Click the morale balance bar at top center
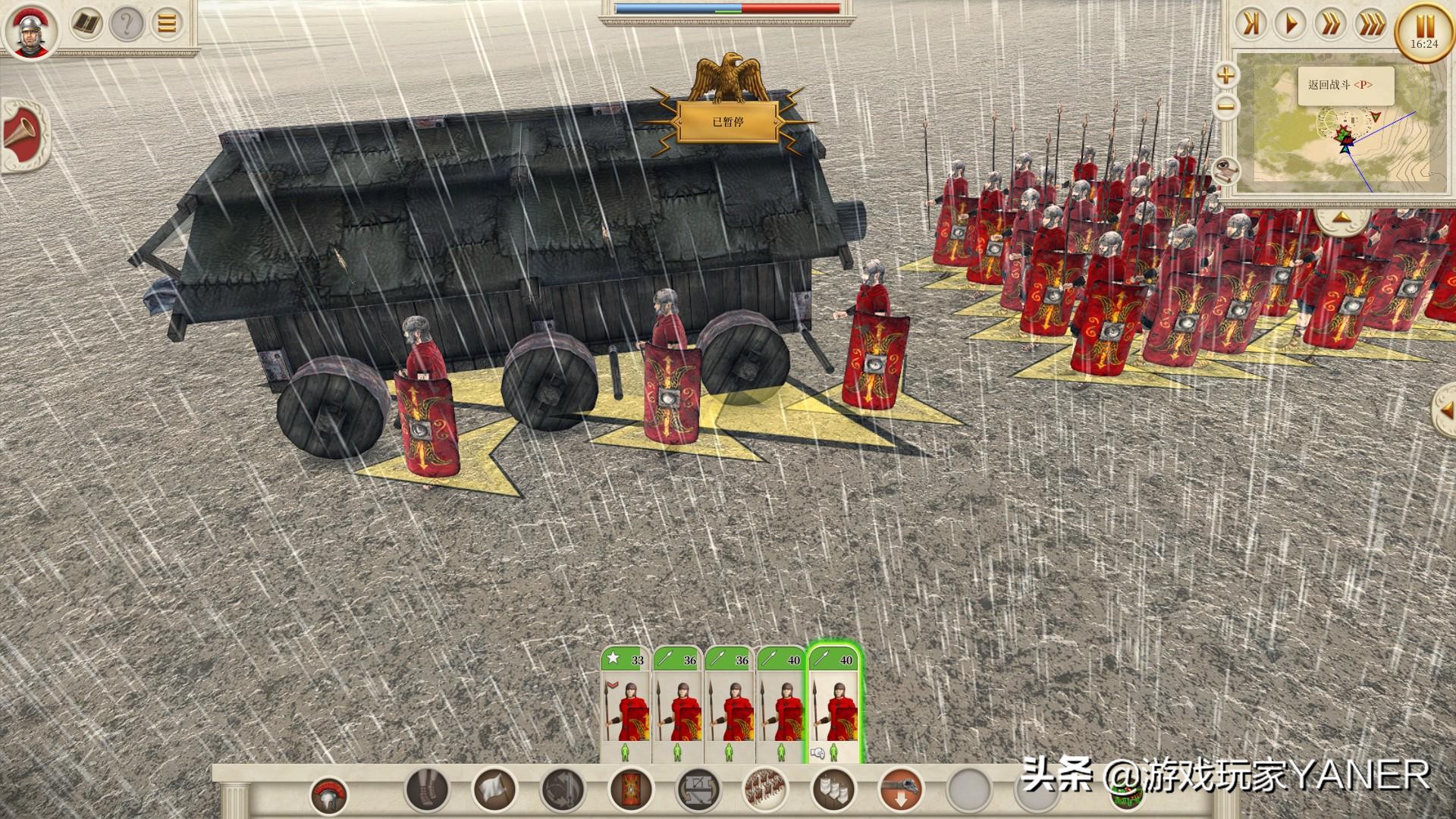 point(728,10)
